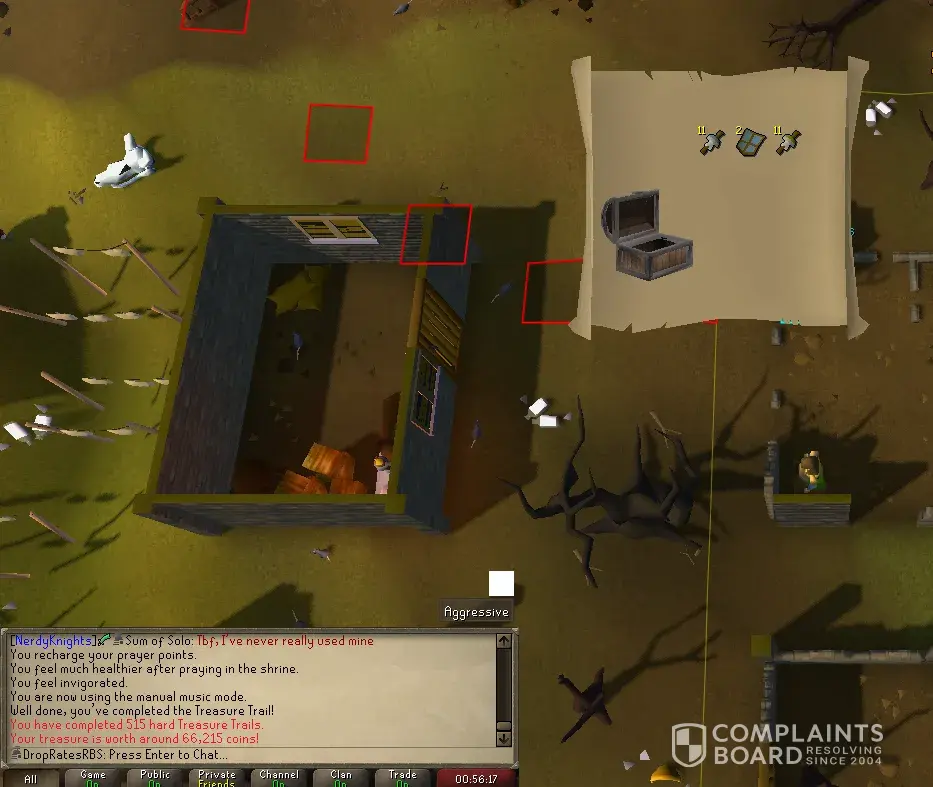Open the Clan chat tab
The height and width of the screenshot is (787, 933).
click(x=341, y=778)
